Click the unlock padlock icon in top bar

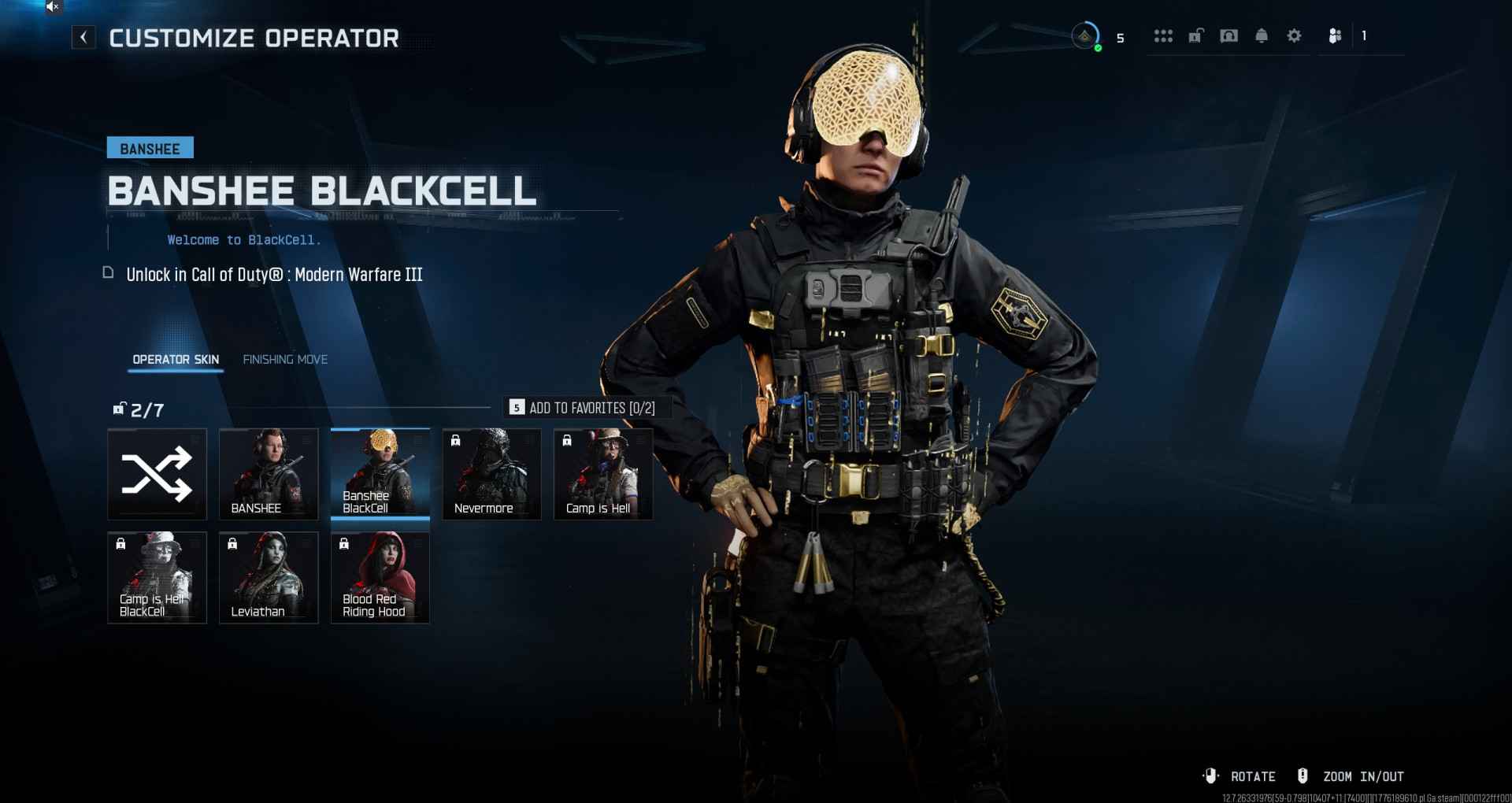pyautogui.click(x=1195, y=36)
